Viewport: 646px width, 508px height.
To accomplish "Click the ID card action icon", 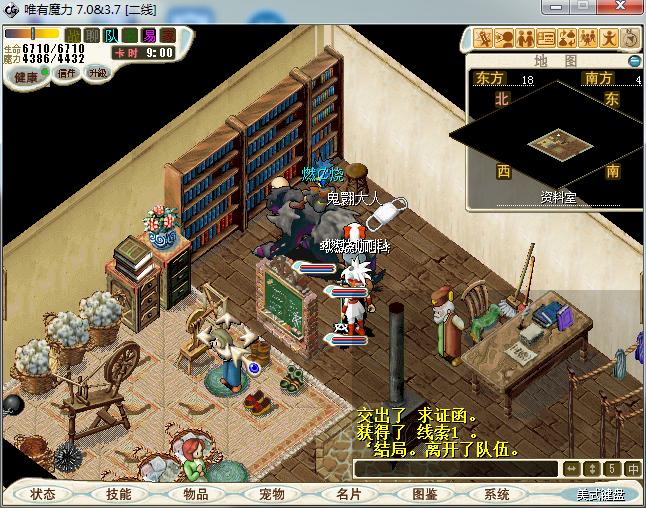I will coord(546,39).
